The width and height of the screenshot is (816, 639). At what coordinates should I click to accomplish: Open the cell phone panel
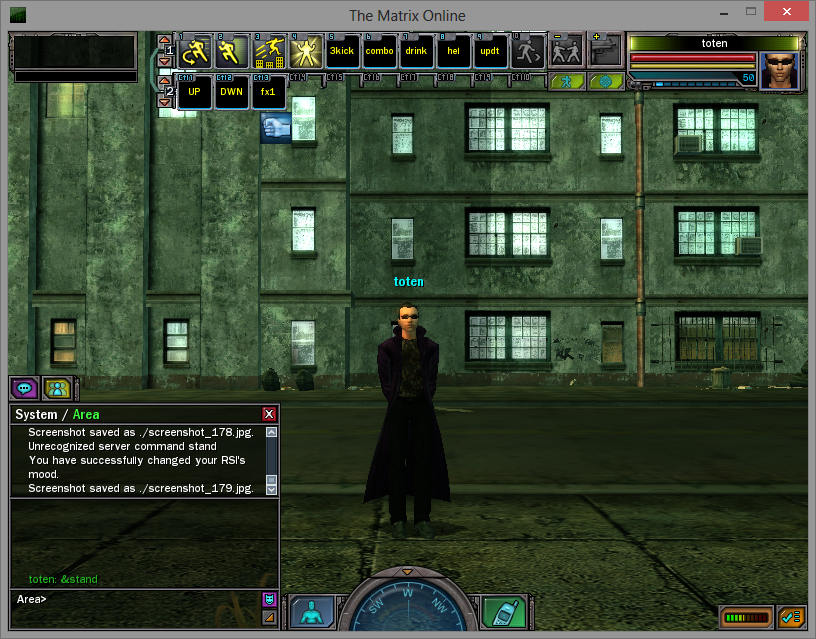tap(503, 612)
